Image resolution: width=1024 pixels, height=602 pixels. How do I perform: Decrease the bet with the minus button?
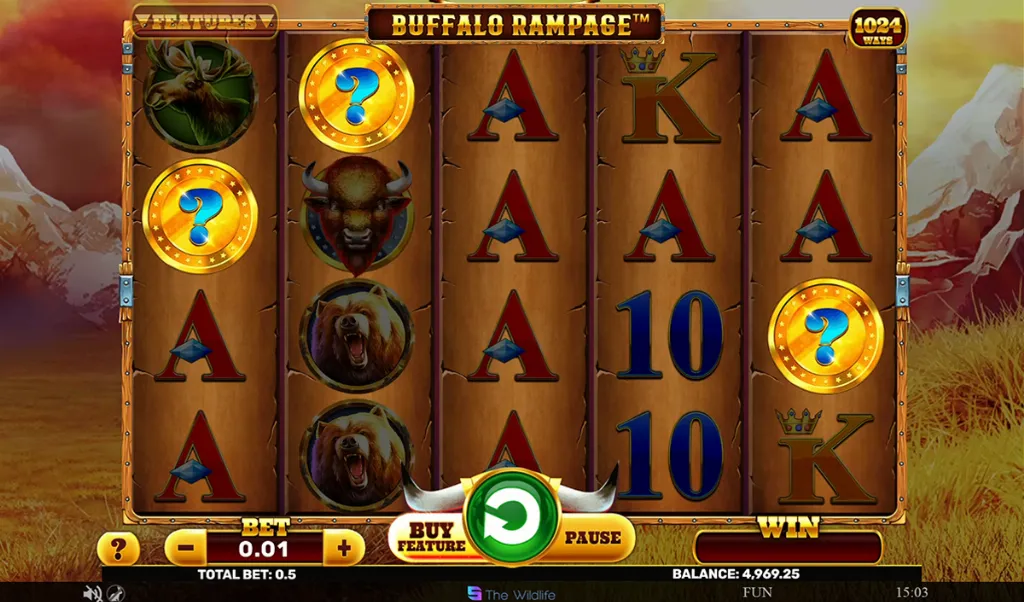(x=185, y=548)
